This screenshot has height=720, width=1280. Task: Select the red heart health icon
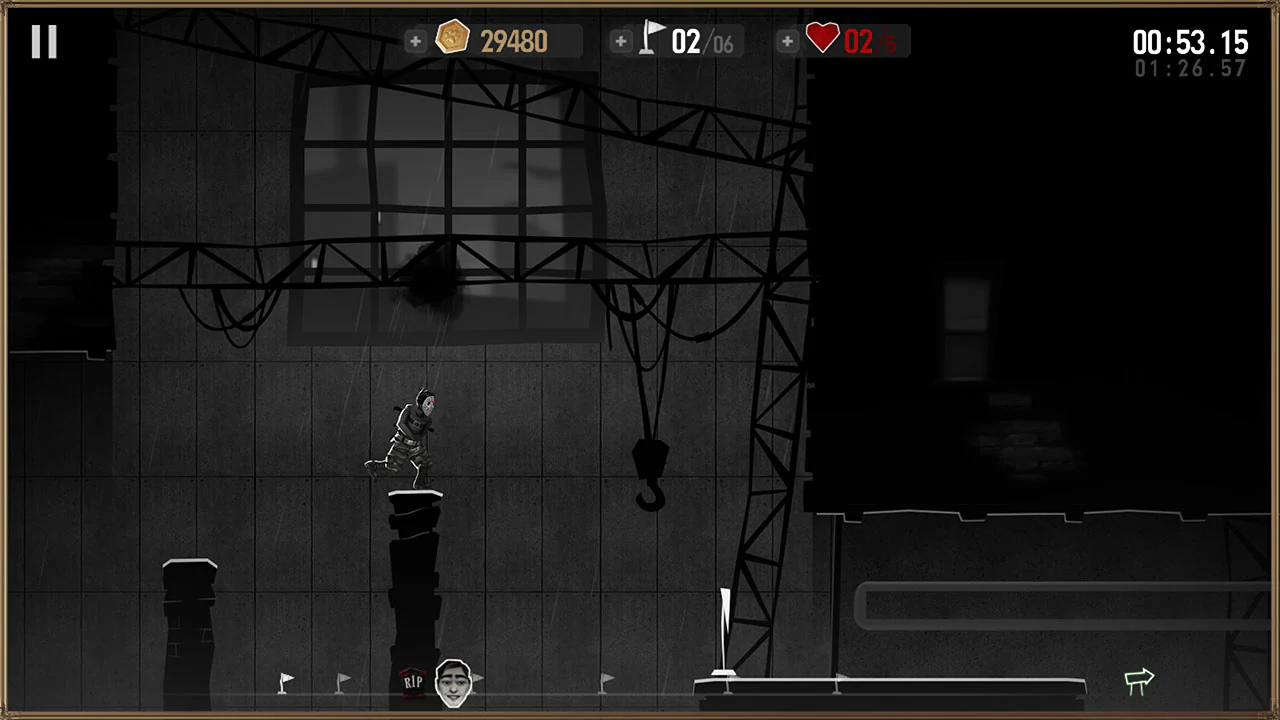(822, 39)
